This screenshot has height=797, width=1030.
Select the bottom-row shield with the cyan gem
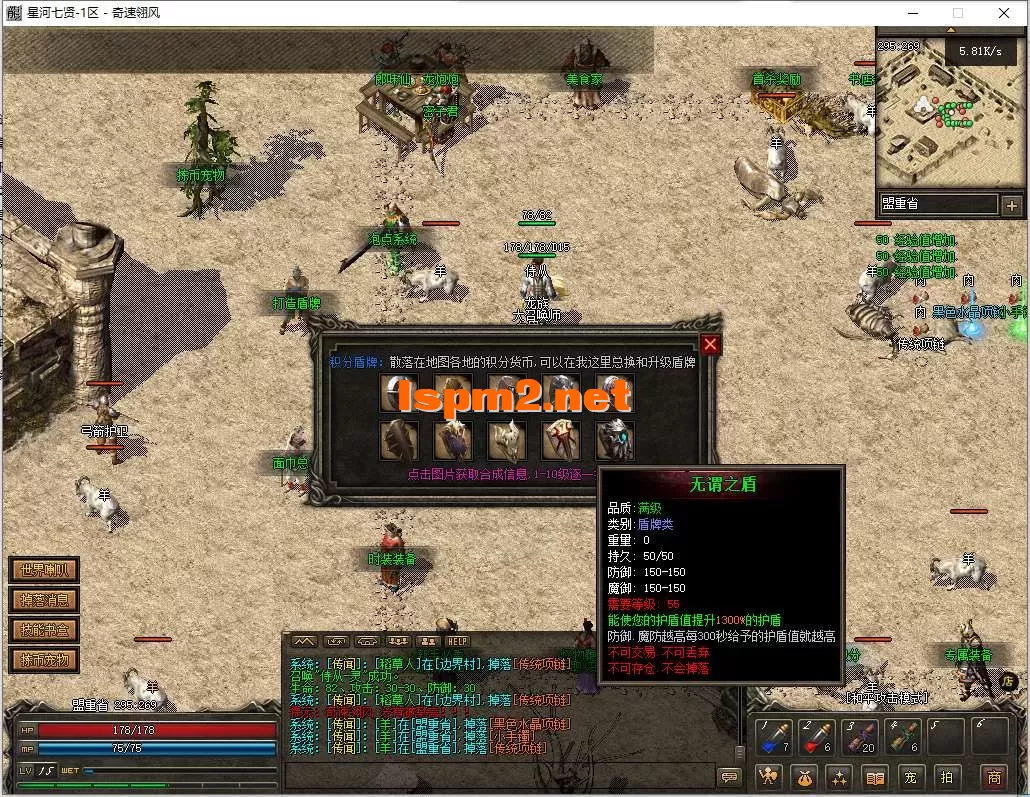click(615, 440)
